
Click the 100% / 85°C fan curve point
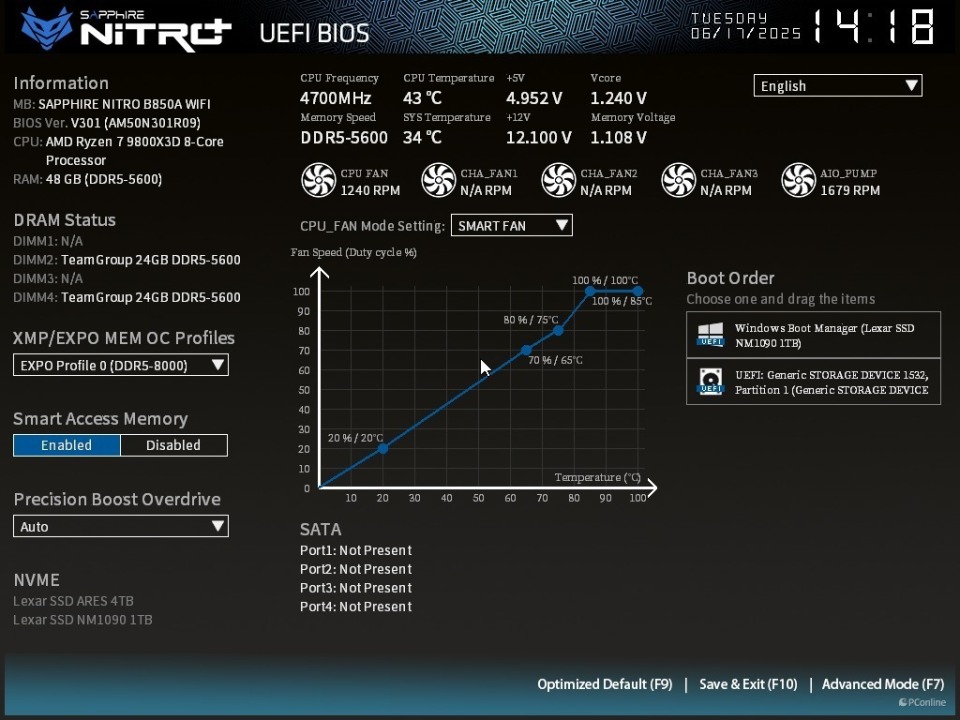pos(590,291)
